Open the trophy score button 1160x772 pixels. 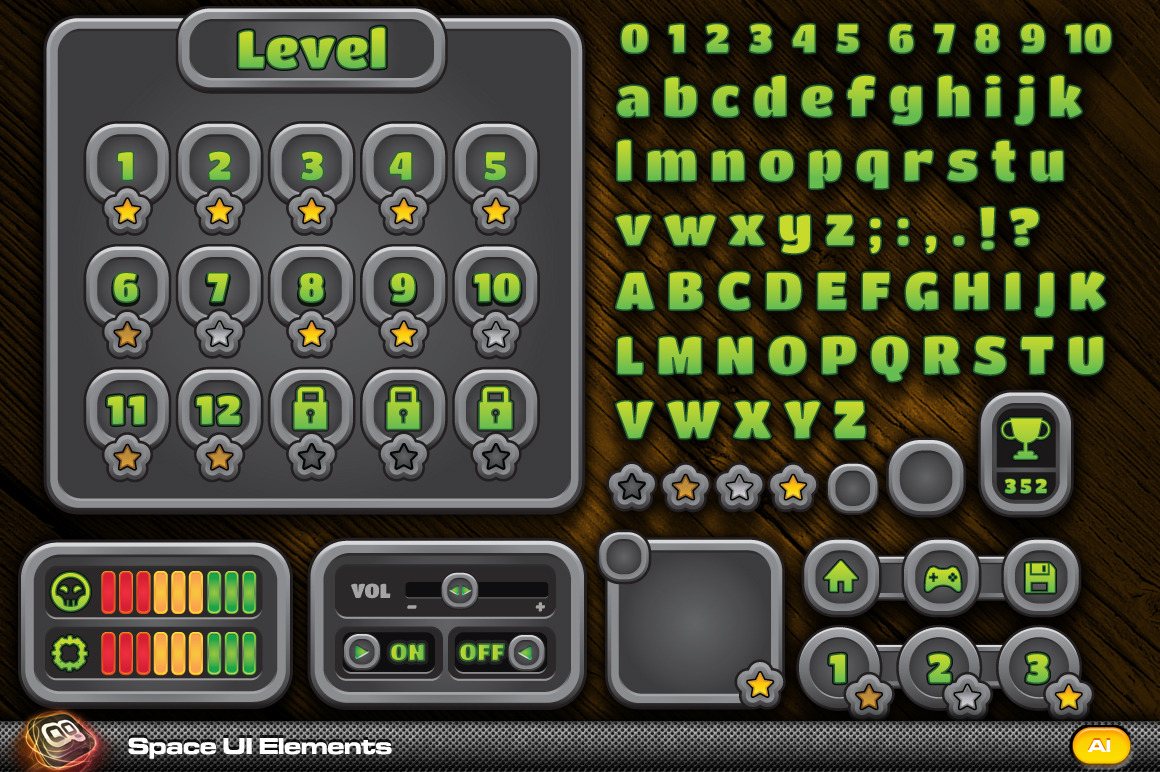click(x=1026, y=452)
